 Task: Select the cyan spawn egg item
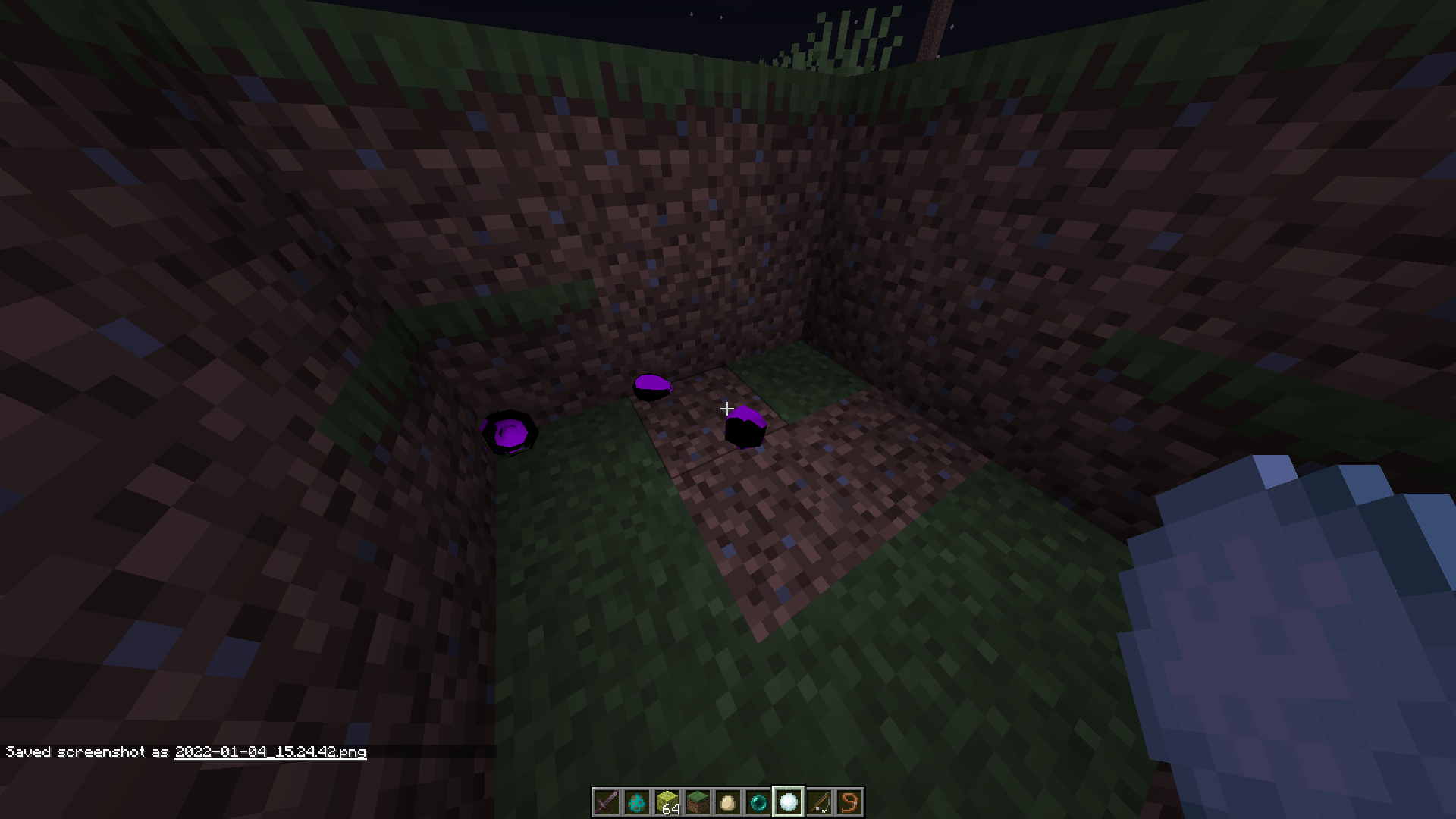[637, 802]
